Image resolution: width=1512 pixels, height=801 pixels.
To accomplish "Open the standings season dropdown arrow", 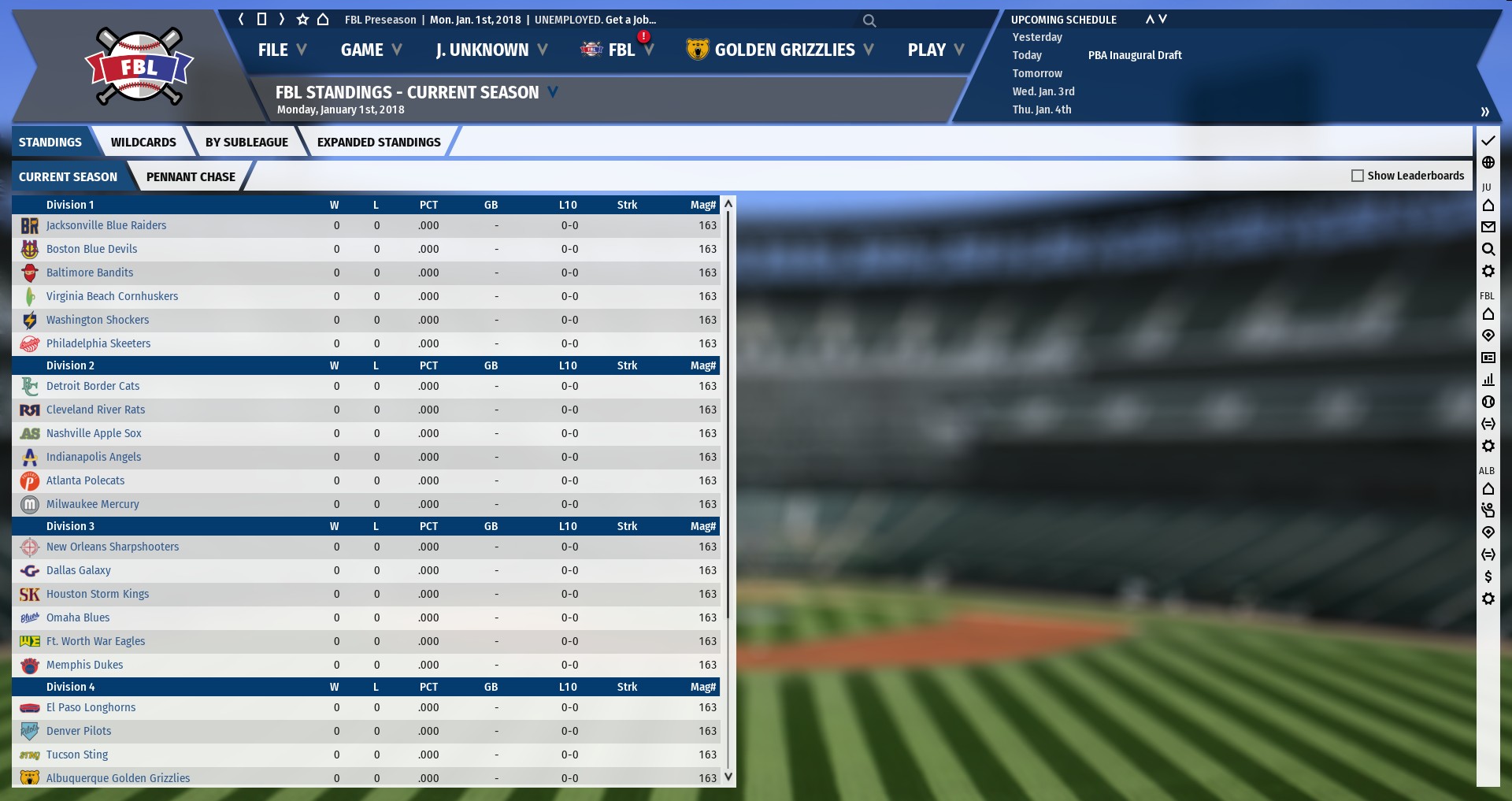I will [553, 92].
